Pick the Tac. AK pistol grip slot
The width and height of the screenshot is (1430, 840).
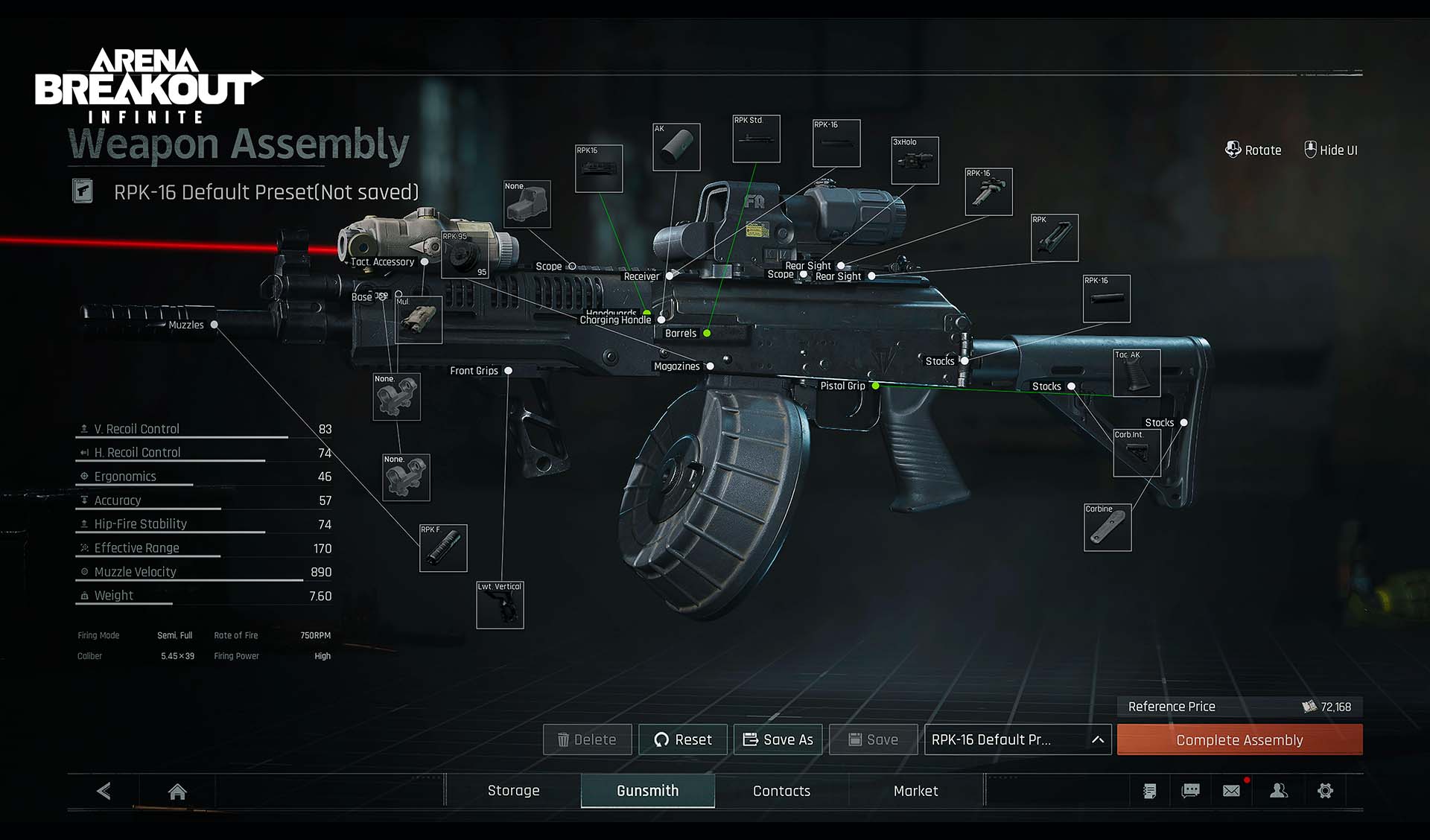[1137, 373]
